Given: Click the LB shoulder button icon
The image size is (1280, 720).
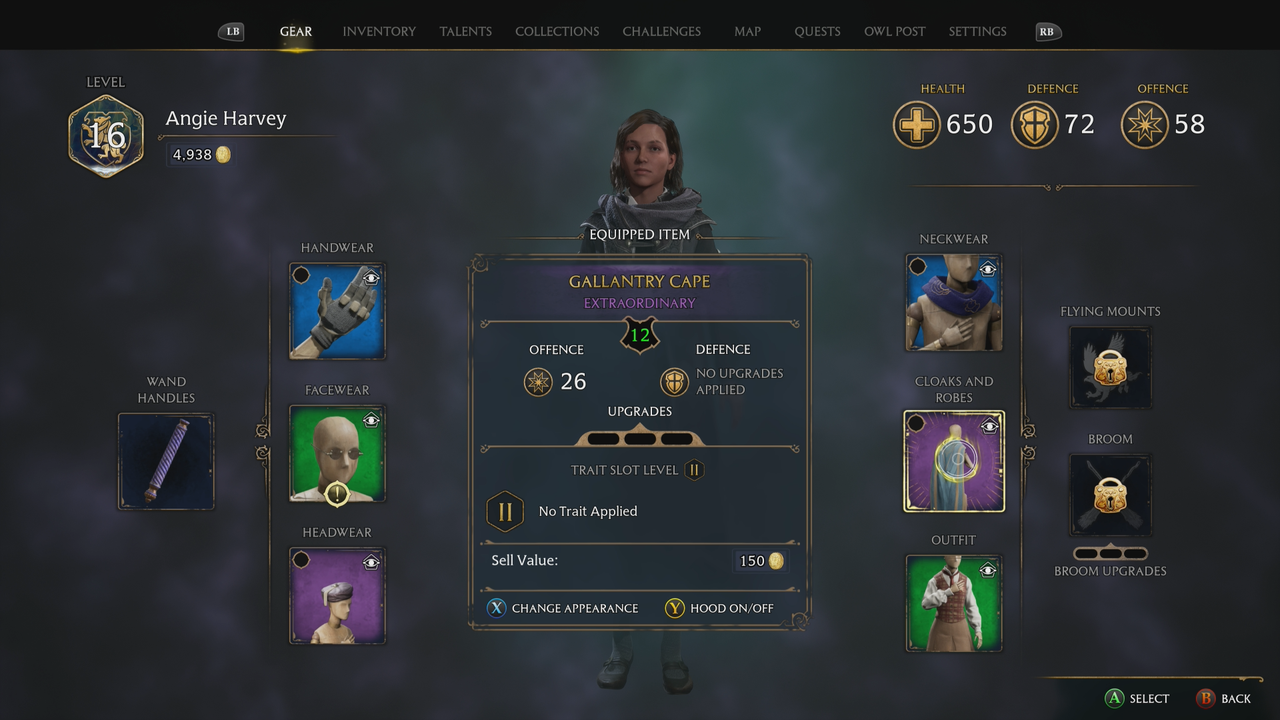Looking at the screenshot, I should (x=231, y=31).
